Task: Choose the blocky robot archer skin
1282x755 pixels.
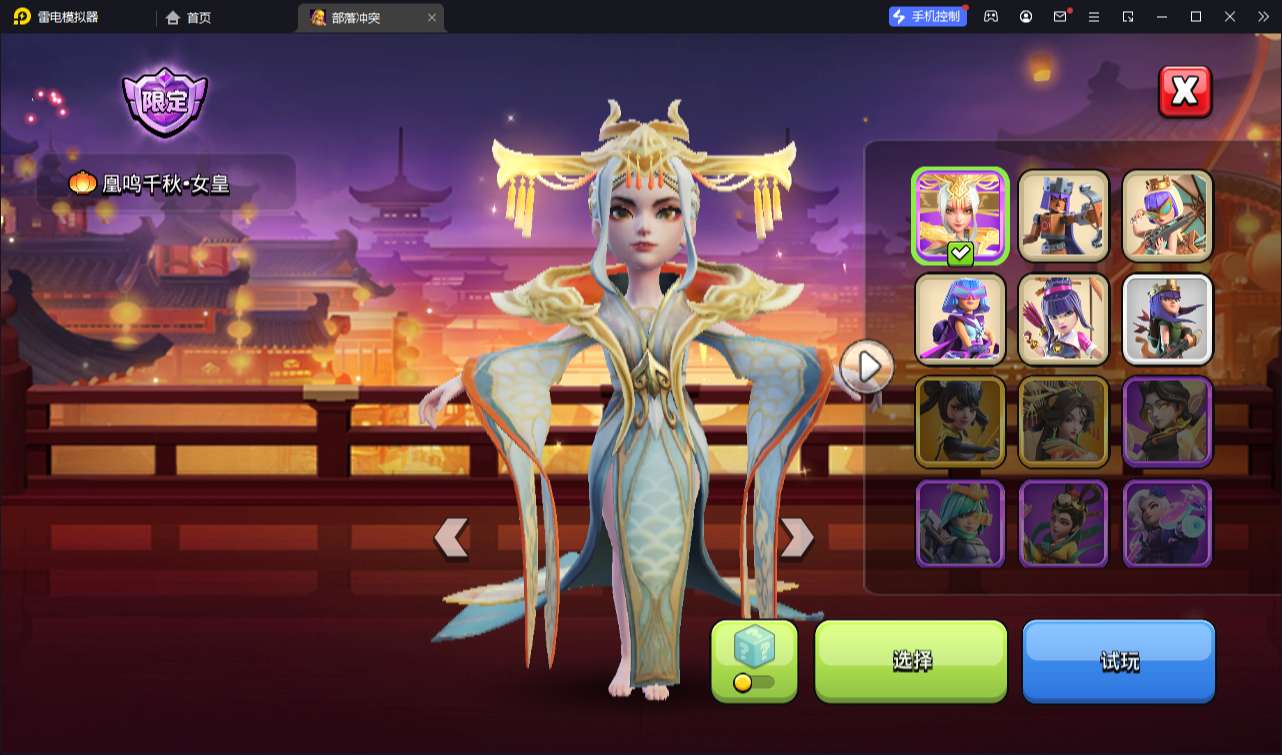Action: pyautogui.click(x=1063, y=216)
